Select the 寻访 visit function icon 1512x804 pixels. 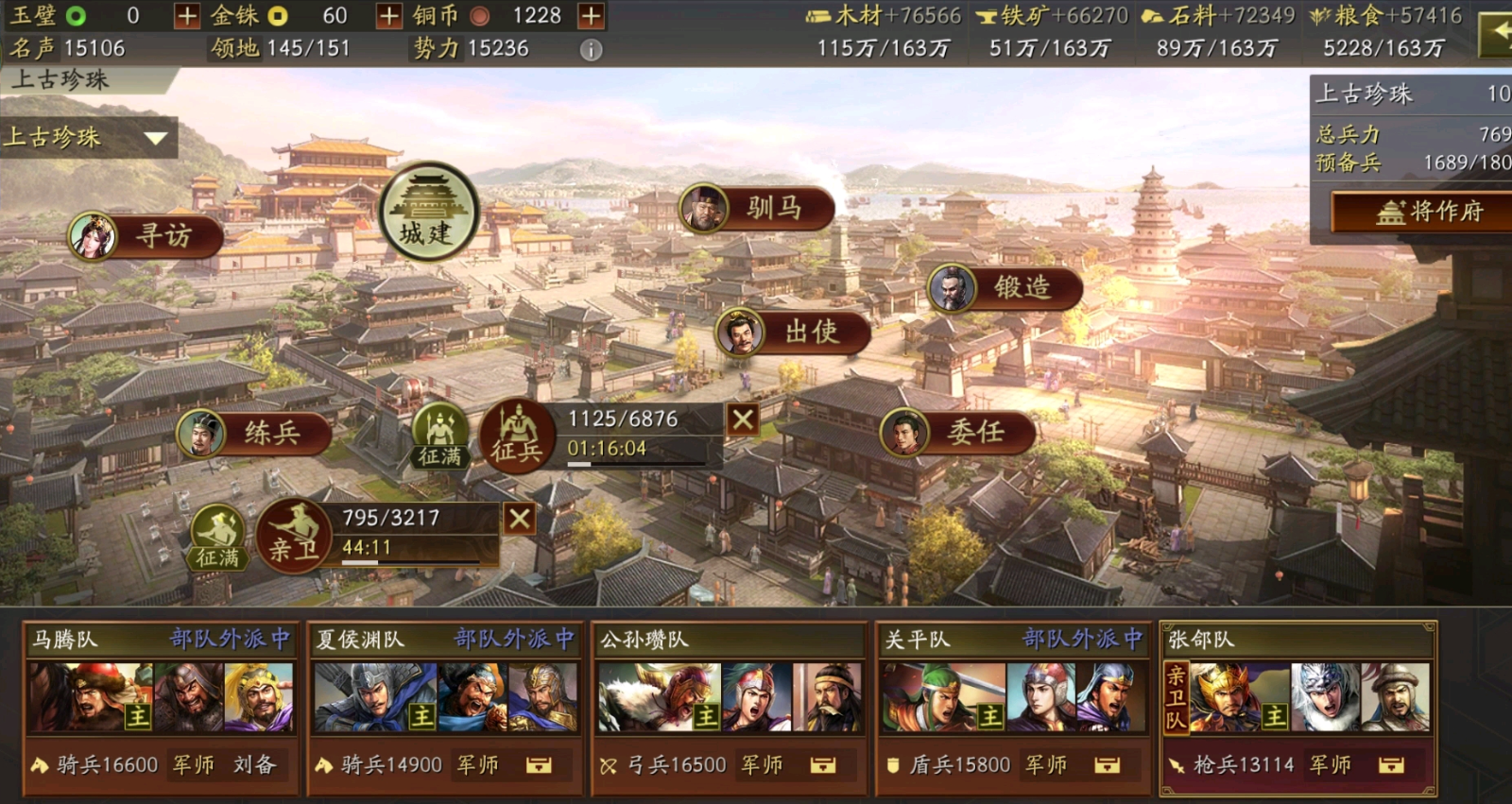click(x=146, y=238)
